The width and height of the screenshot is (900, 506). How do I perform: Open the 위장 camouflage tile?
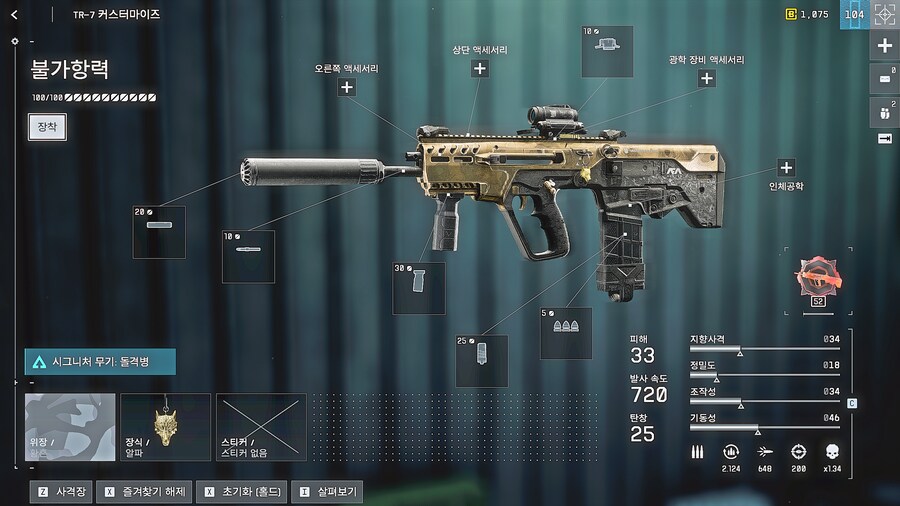pos(70,427)
